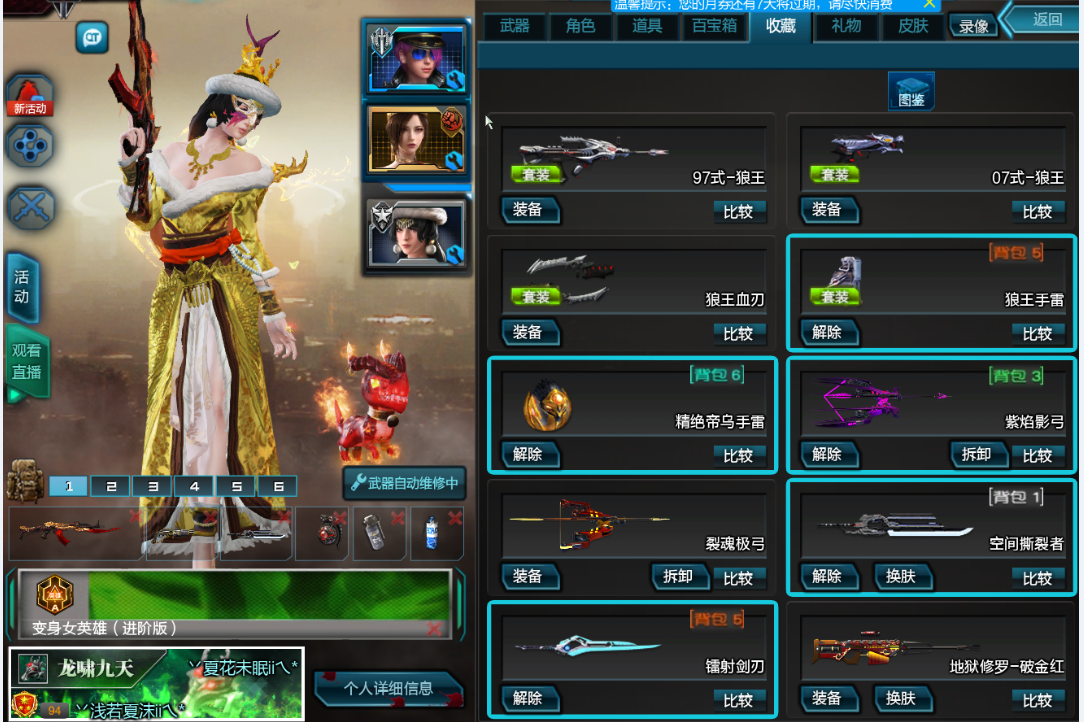Toggle 武器自动维修中 auto repair
The width and height of the screenshot is (1084, 722).
coord(404,484)
